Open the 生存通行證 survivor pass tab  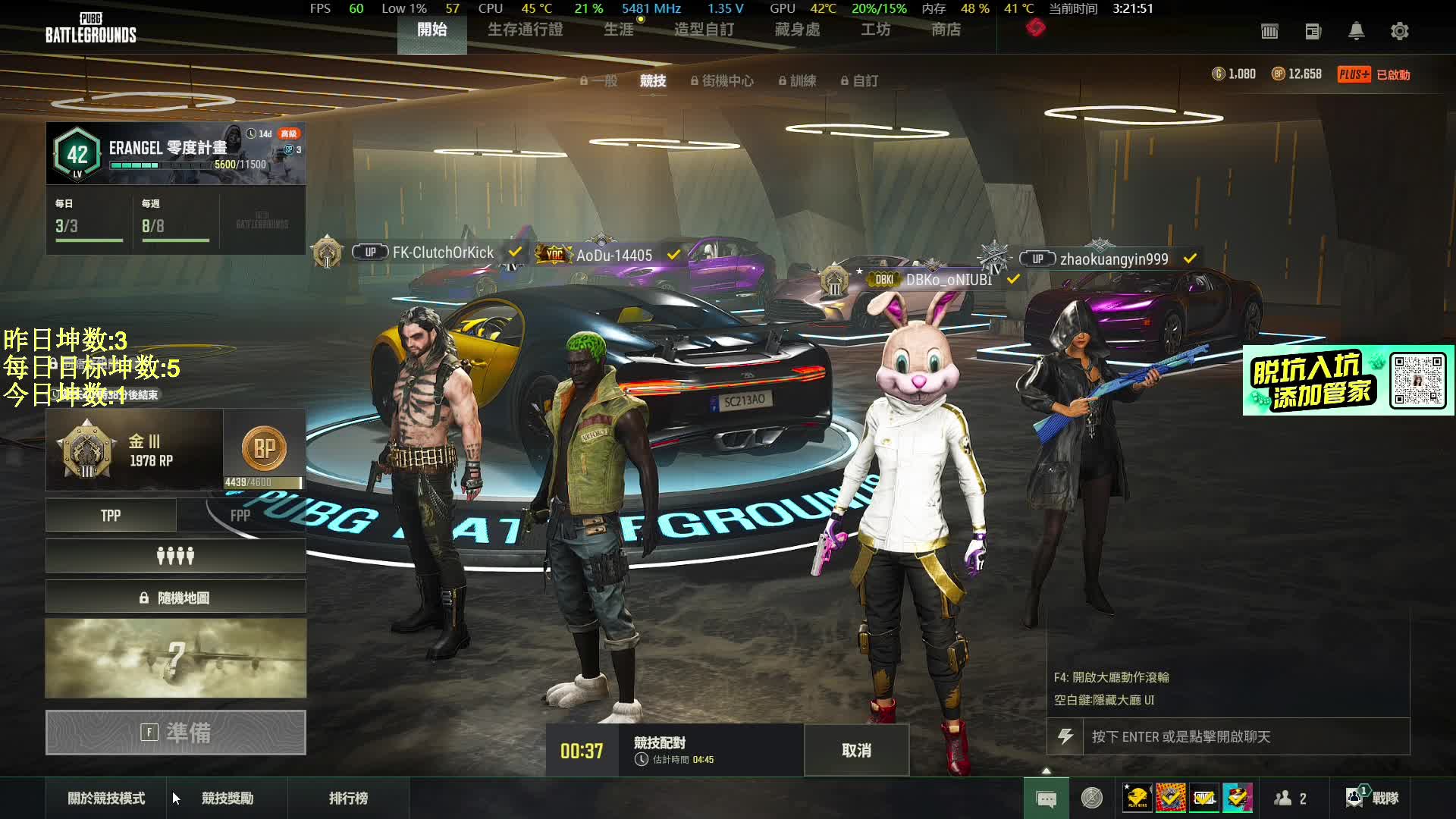pyautogui.click(x=525, y=30)
